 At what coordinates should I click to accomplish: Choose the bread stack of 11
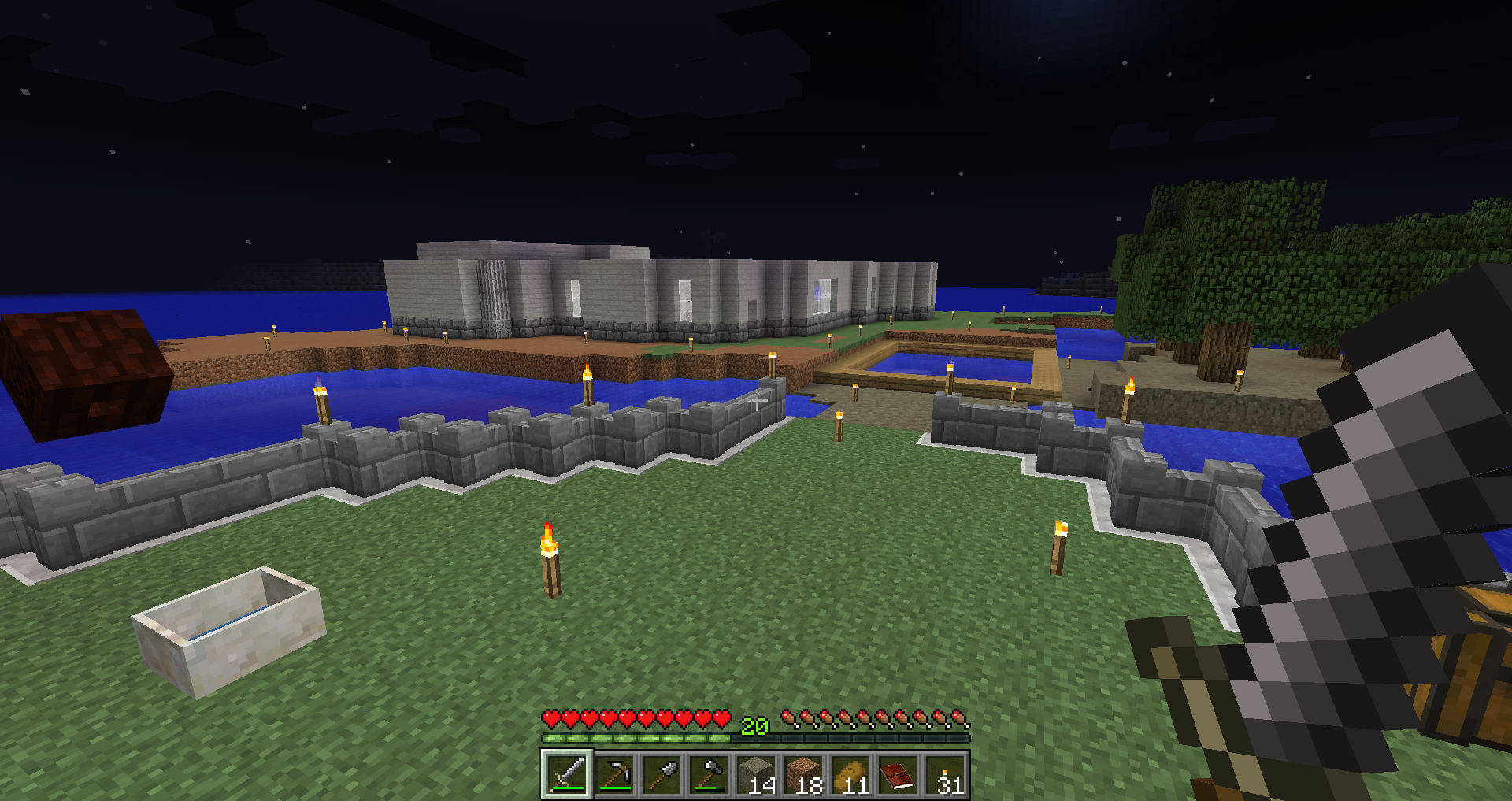[850, 774]
